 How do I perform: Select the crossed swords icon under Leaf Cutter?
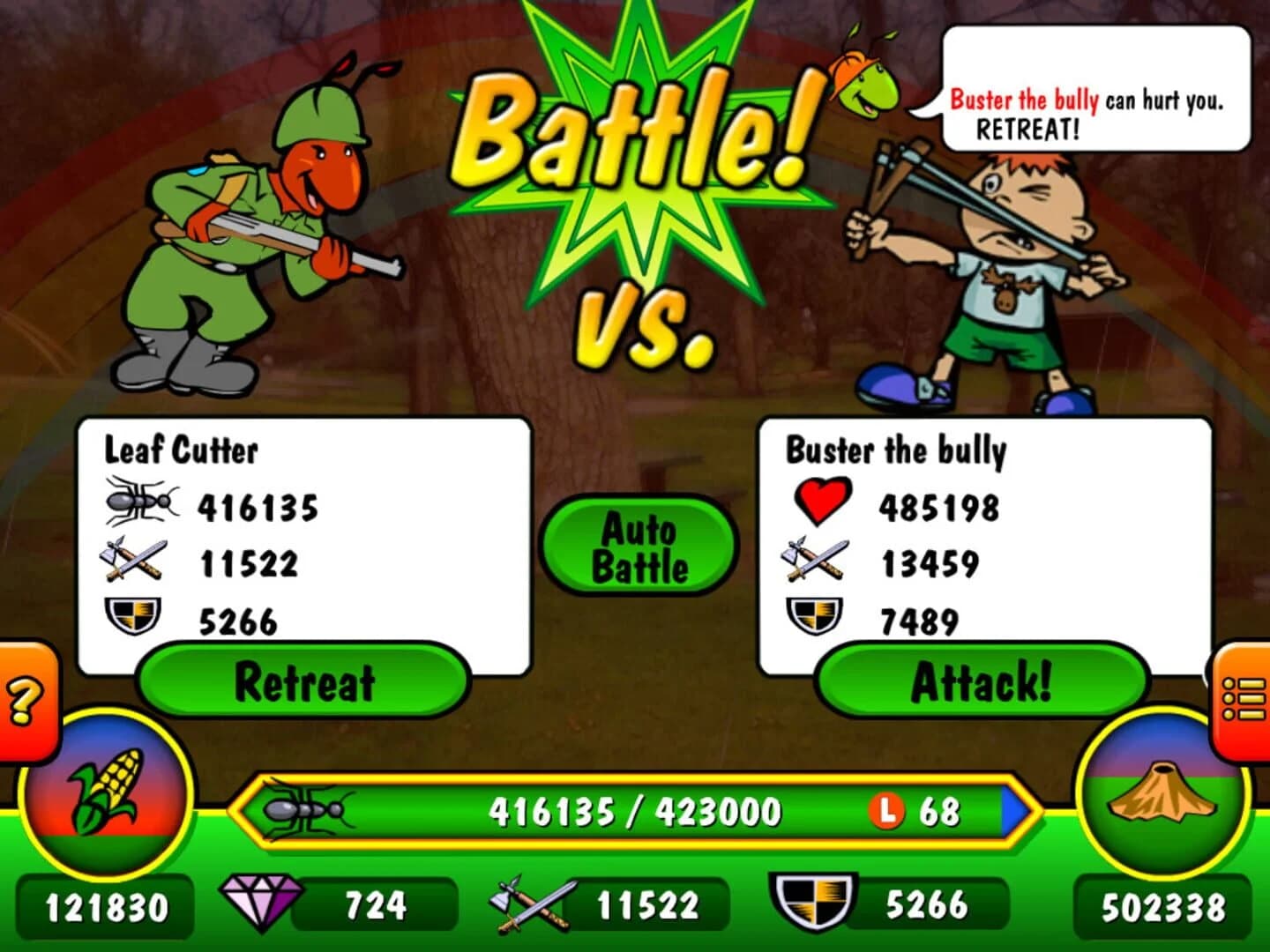pyautogui.click(x=132, y=561)
